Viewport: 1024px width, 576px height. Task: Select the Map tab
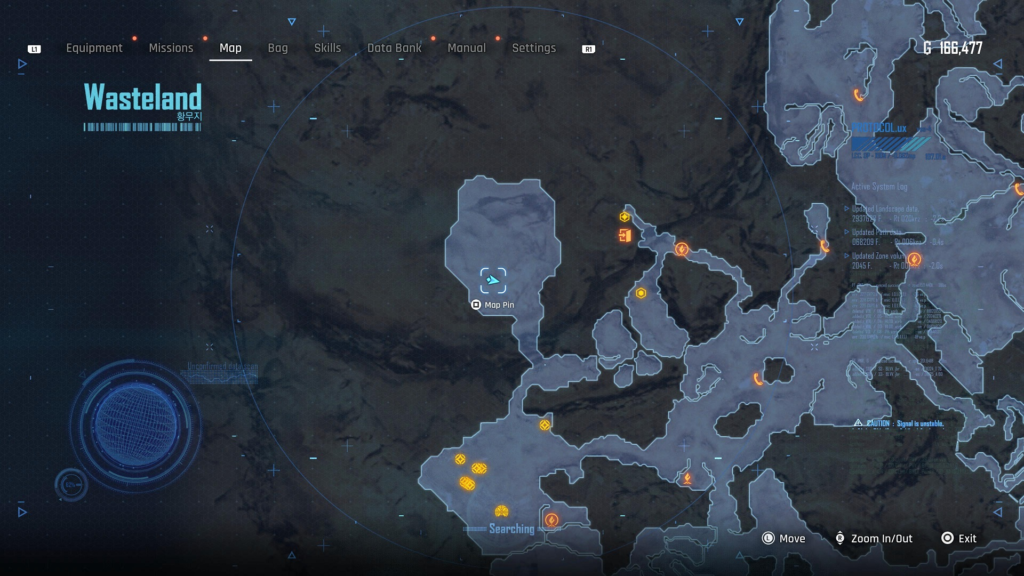[x=230, y=48]
